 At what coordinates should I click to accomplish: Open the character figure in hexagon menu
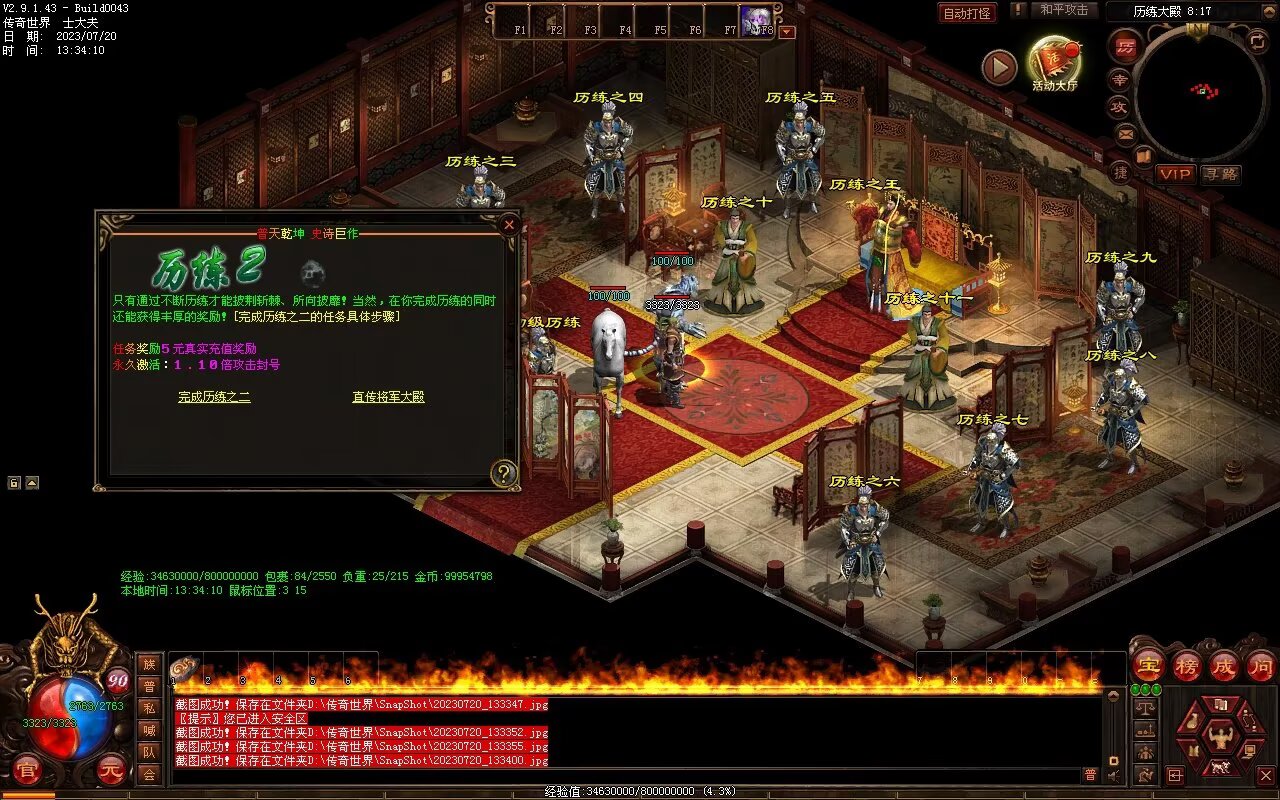pos(1220,740)
